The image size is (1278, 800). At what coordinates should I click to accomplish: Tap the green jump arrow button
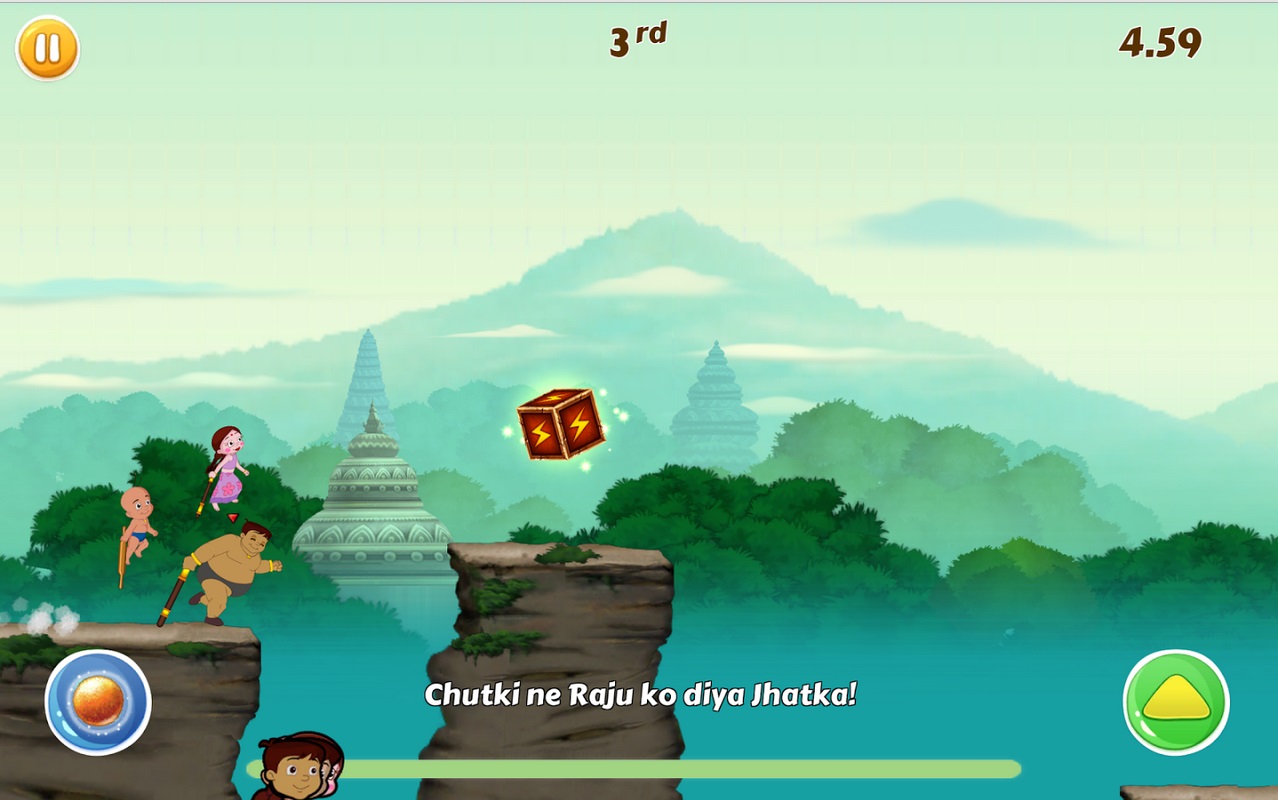point(1176,702)
